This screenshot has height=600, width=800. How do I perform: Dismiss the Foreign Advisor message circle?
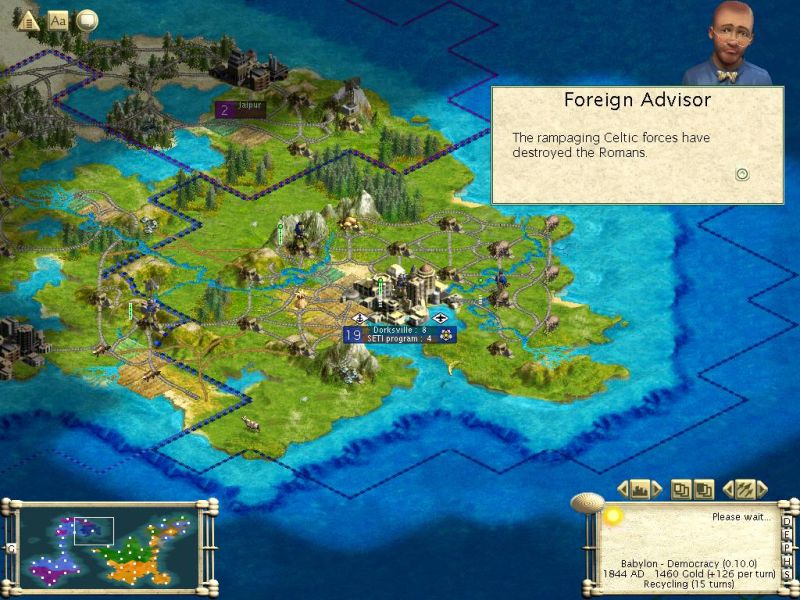742,174
